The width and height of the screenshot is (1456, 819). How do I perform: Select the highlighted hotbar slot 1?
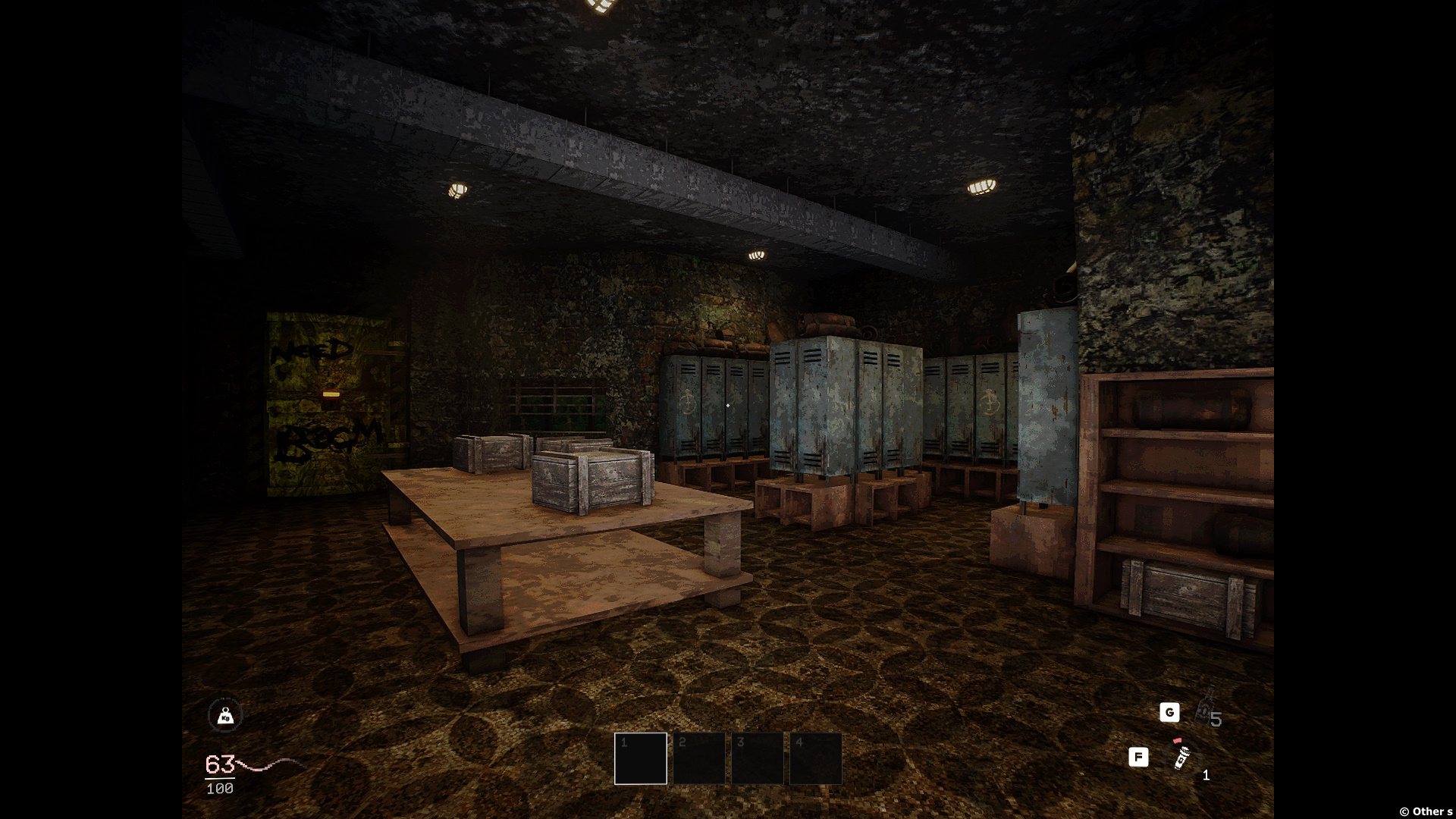tap(641, 758)
